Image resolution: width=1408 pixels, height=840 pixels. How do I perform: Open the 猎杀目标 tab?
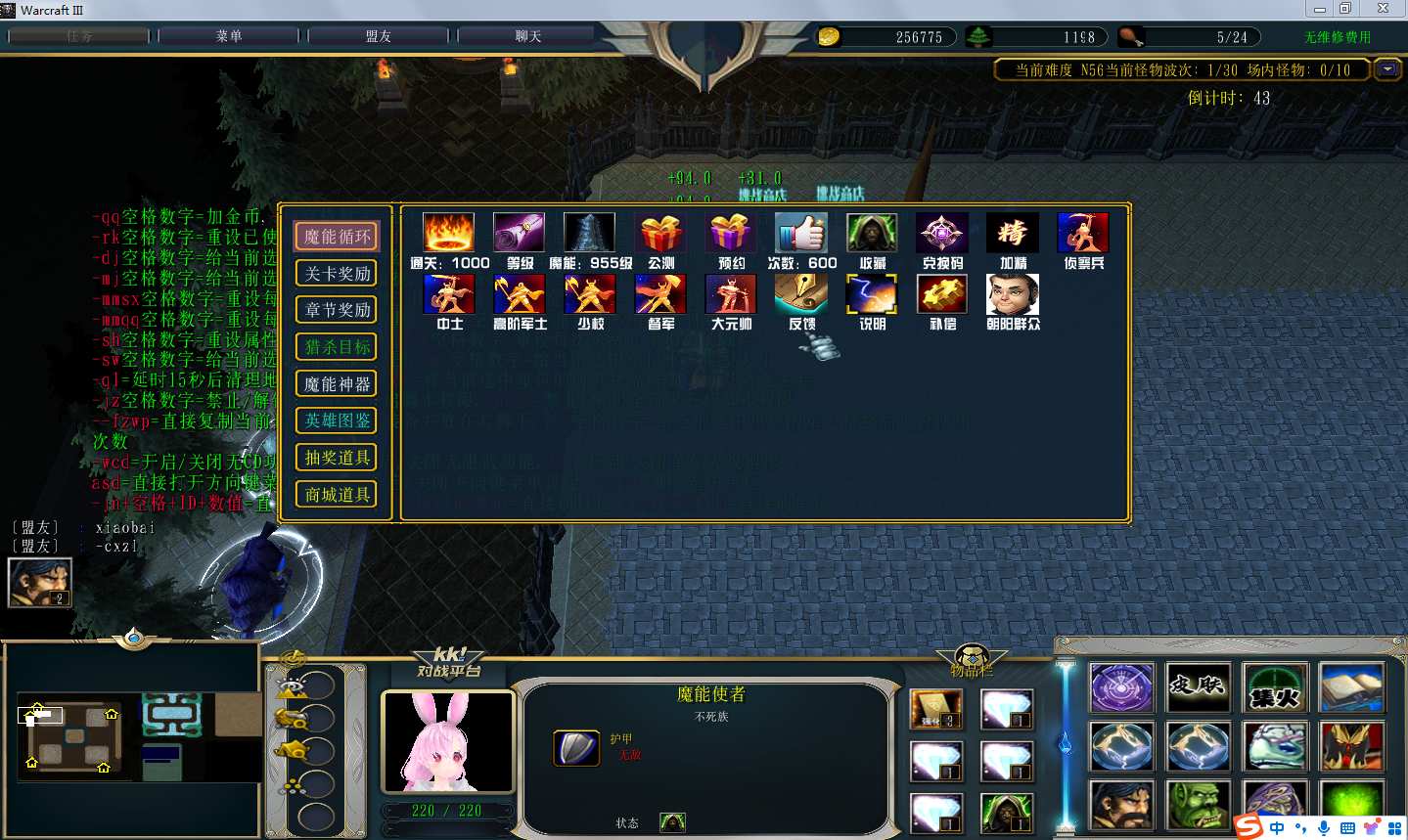337,347
